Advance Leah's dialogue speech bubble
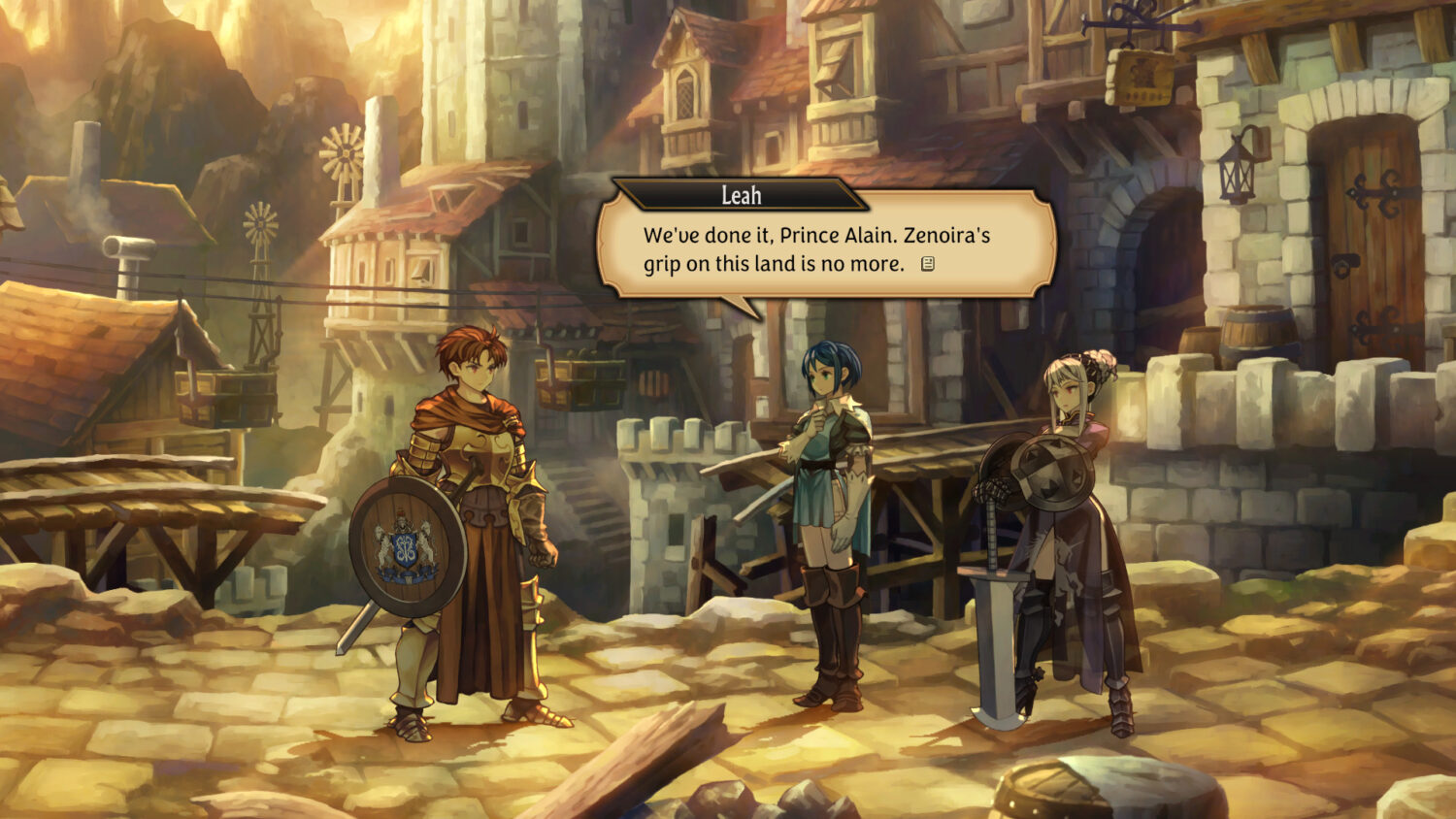The height and width of the screenshot is (819, 1456). pyautogui.click(x=825, y=247)
